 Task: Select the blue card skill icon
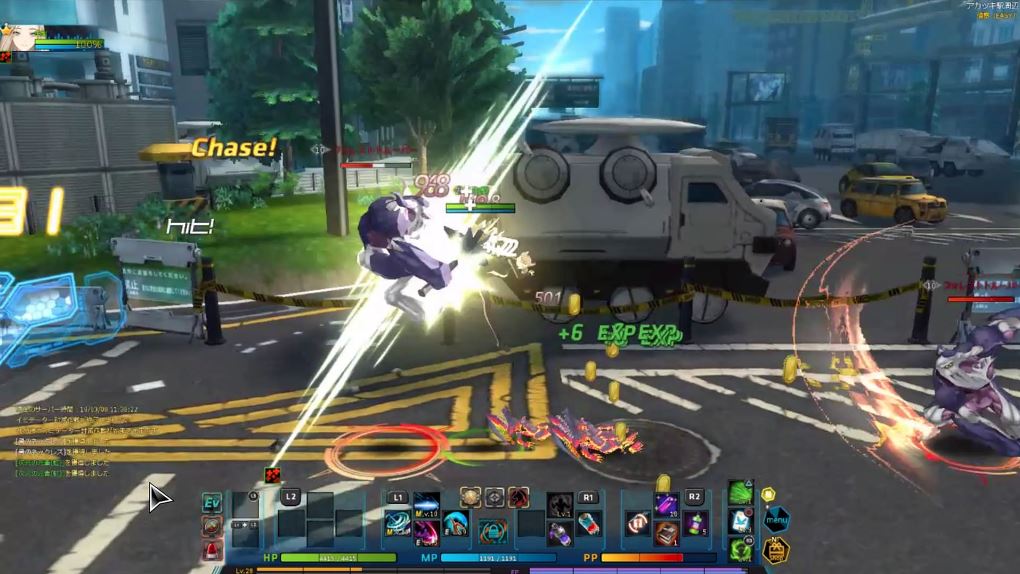tap(739, 521)
